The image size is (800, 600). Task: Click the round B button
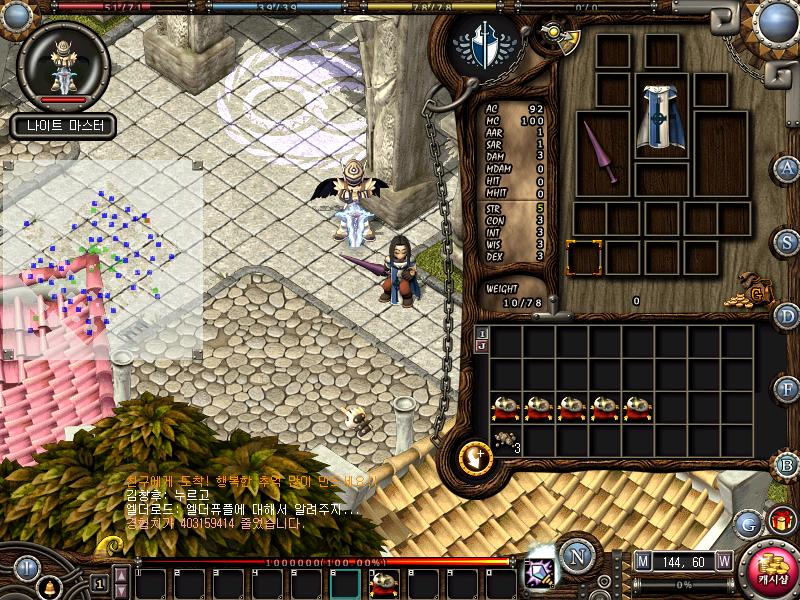[788, 462]
